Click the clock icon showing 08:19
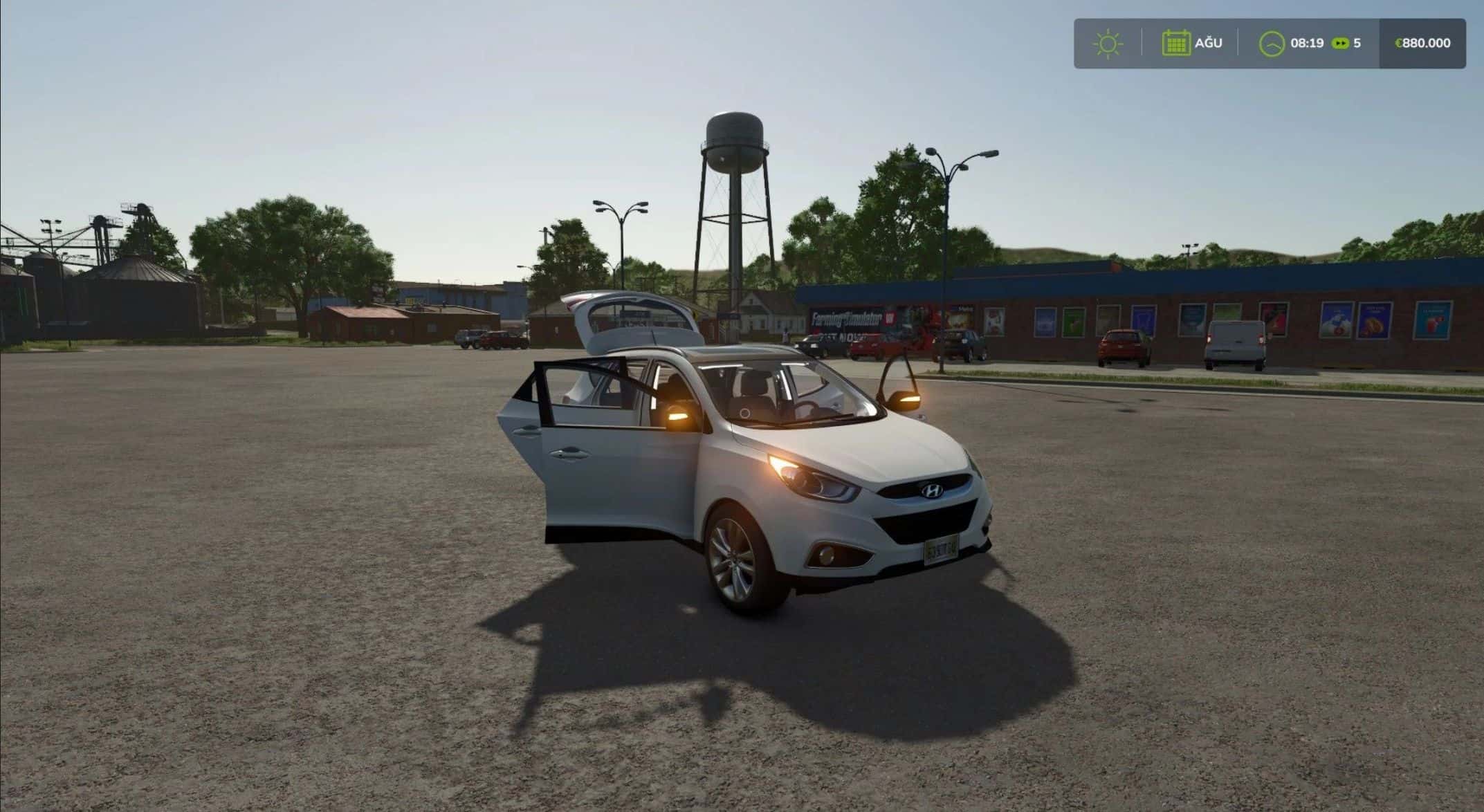1484x812 pixels. (x=1273, y=43)
